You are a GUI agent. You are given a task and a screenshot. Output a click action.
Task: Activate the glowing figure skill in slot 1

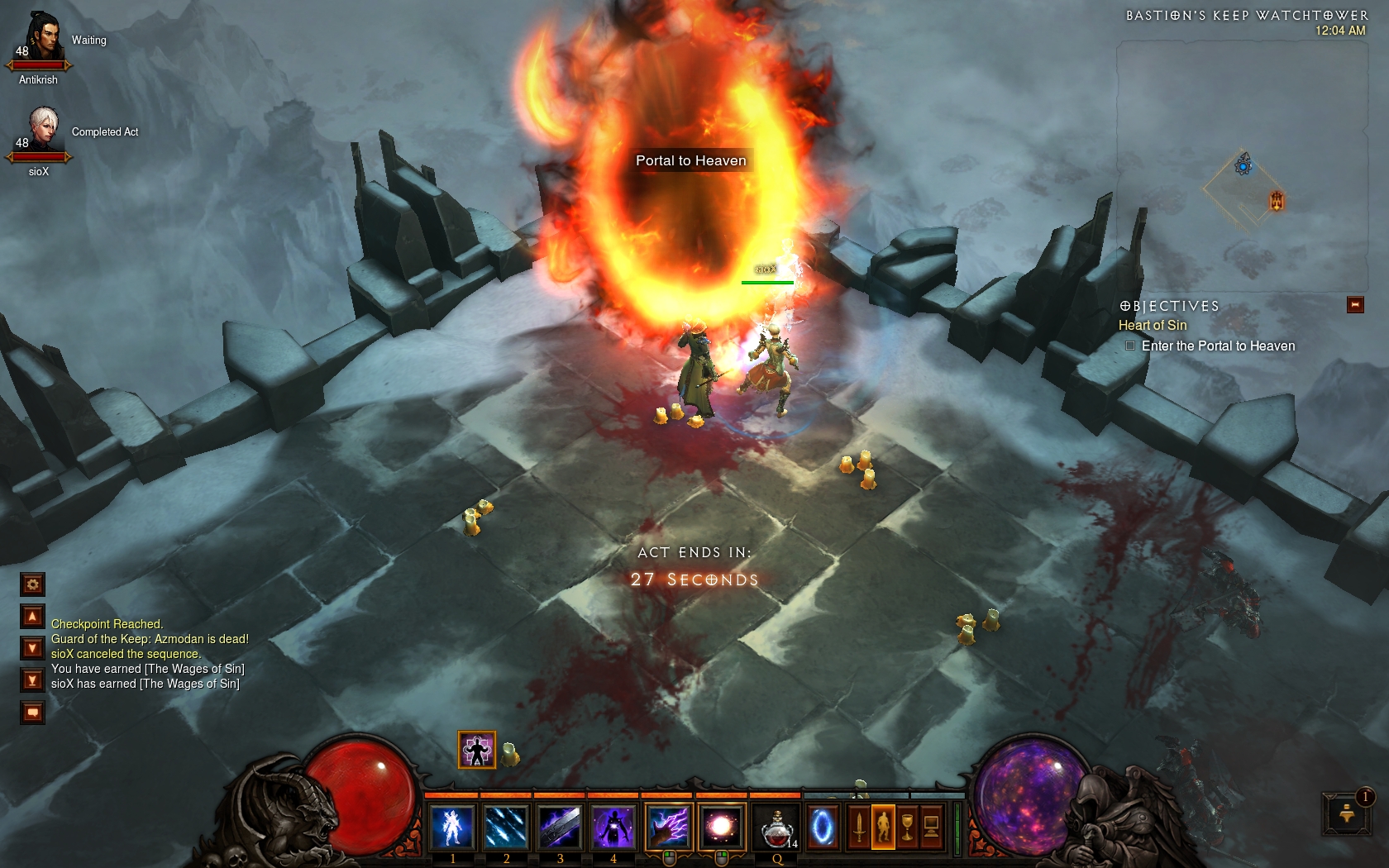point(452,827)
